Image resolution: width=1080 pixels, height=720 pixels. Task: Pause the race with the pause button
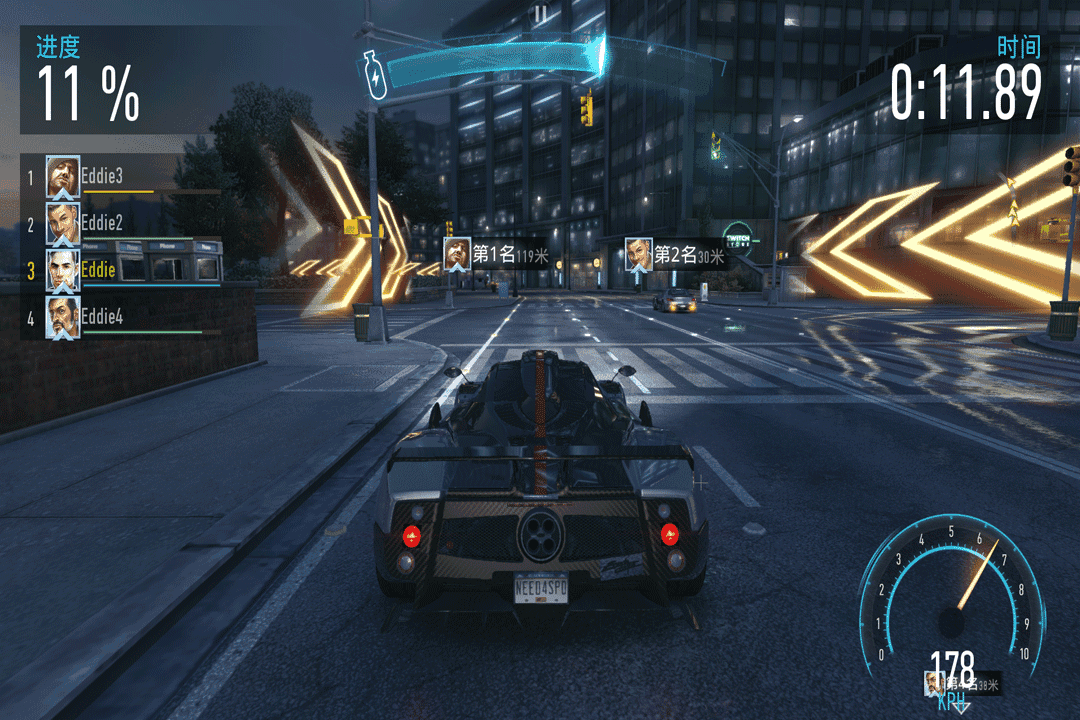(540, 13)
